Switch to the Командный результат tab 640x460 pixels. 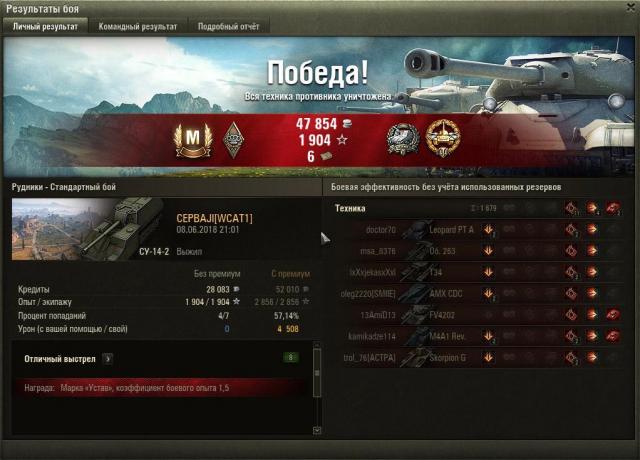pyautogui.click(x=137, y=27)
